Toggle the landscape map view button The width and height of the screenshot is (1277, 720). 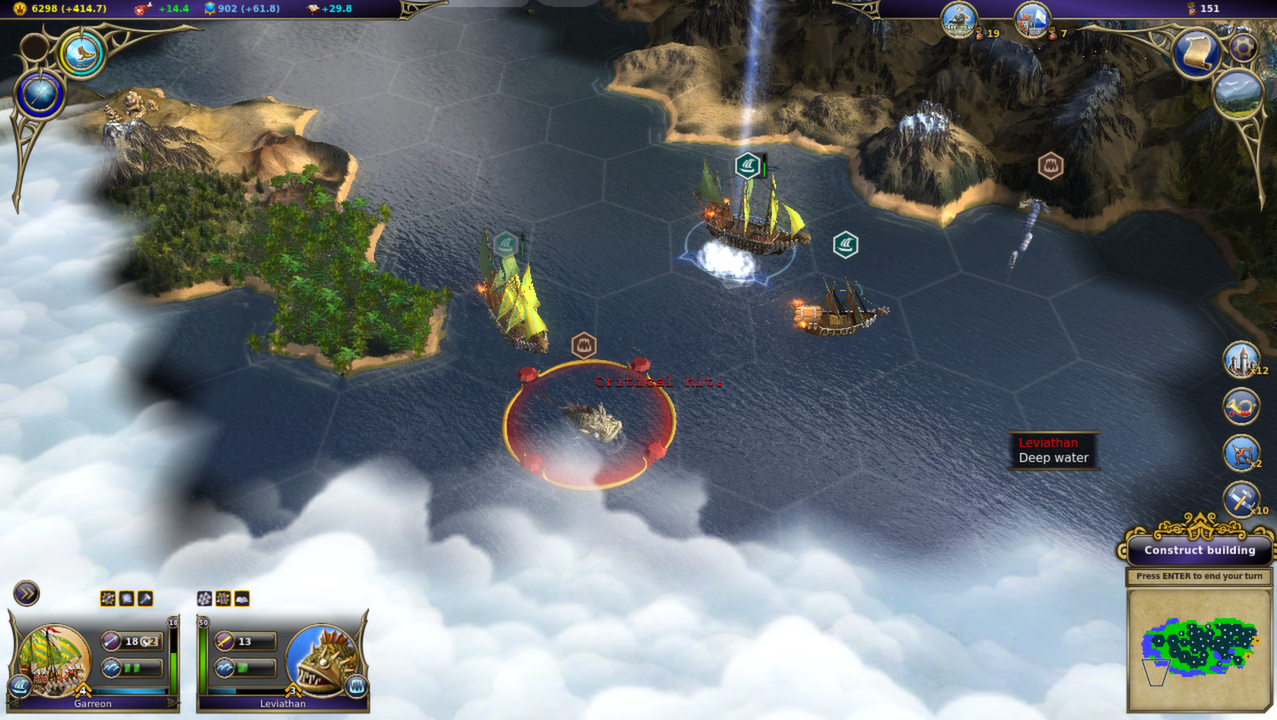coord(1238,94)
